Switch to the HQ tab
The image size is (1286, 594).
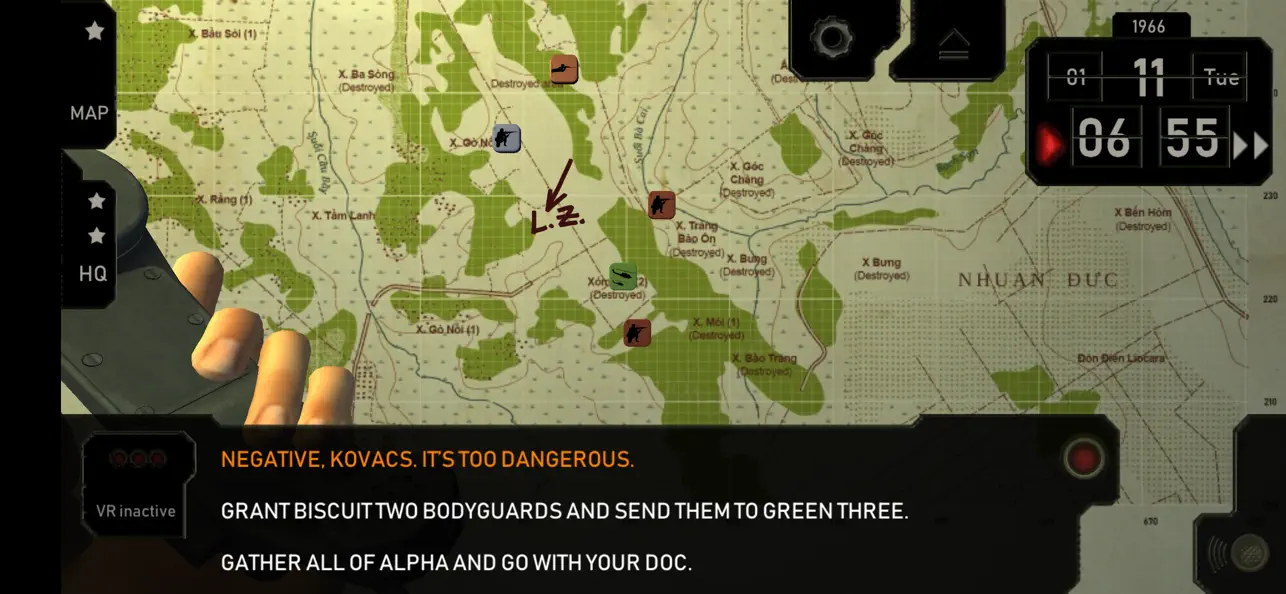(93, 273)
